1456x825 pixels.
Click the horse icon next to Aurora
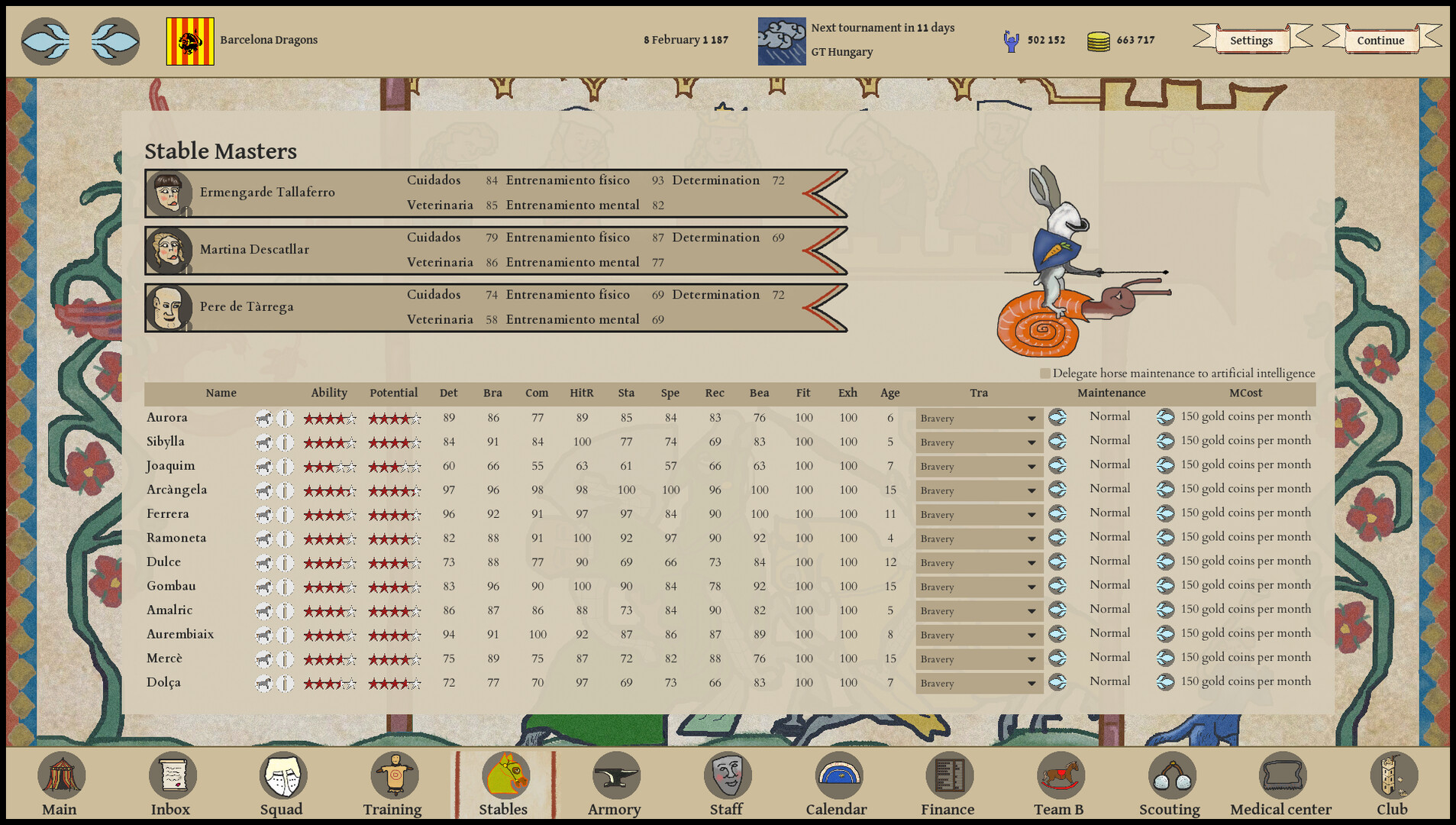[x=263, y=418]
